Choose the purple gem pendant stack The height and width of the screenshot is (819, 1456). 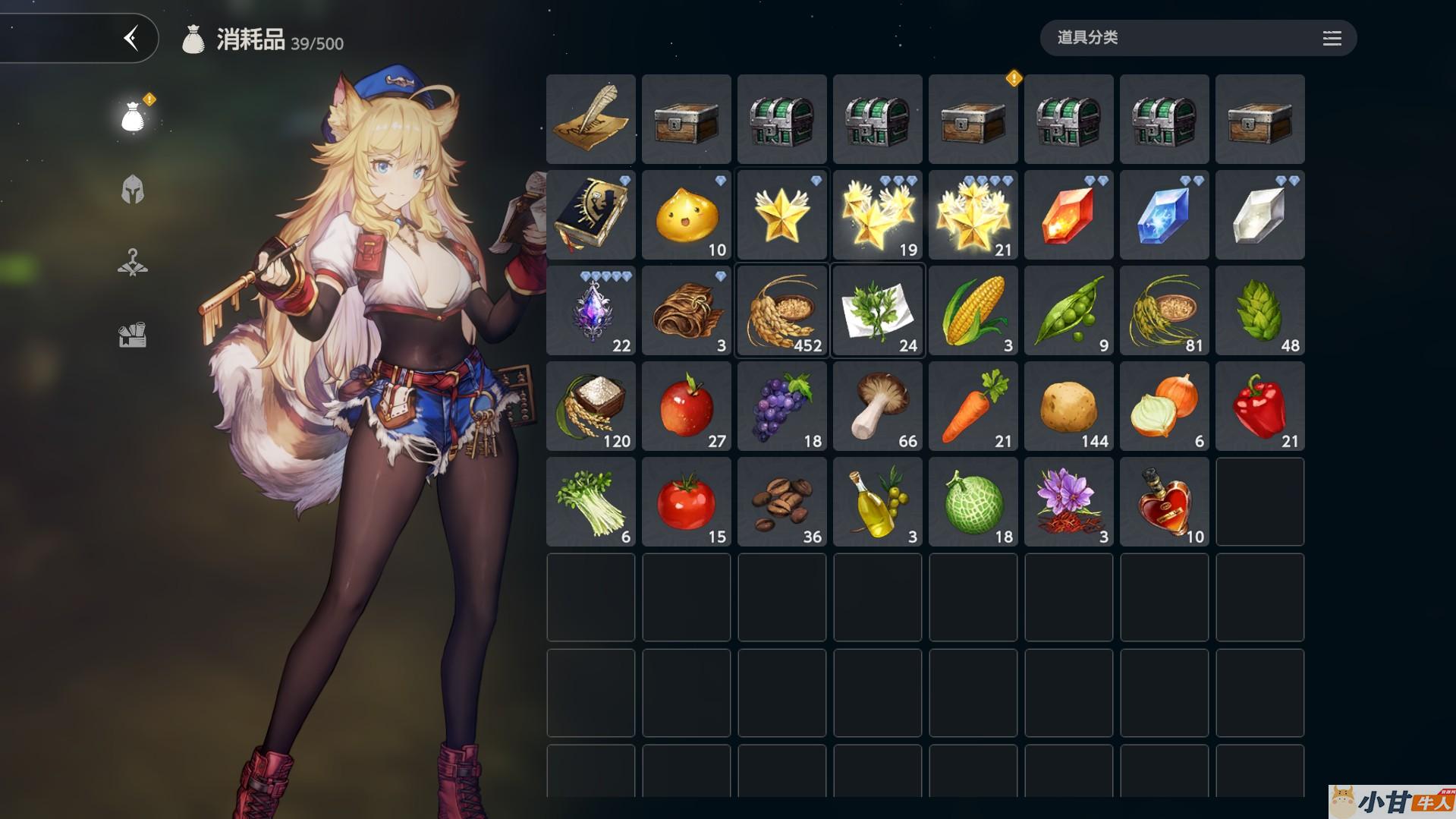(x=591, y=310)
